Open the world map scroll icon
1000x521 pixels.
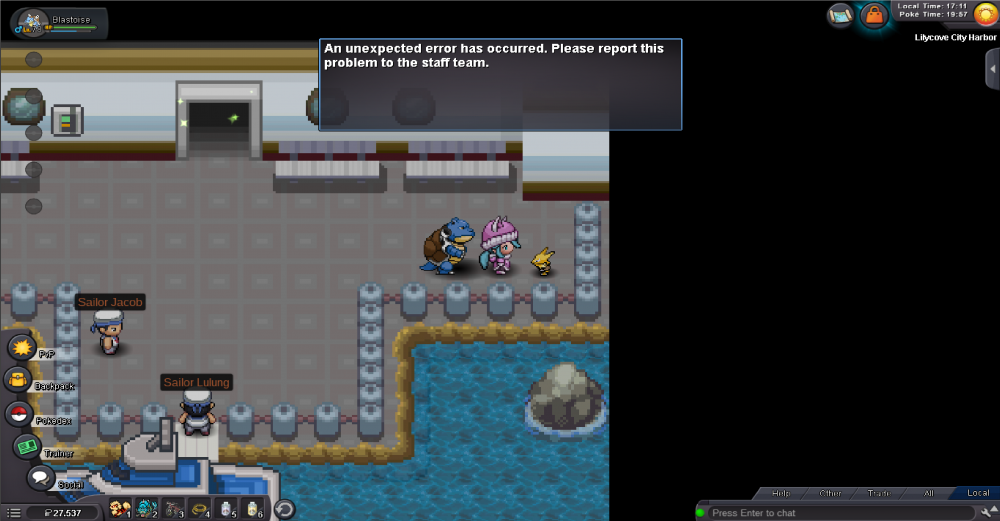click(x=841, y=15)
